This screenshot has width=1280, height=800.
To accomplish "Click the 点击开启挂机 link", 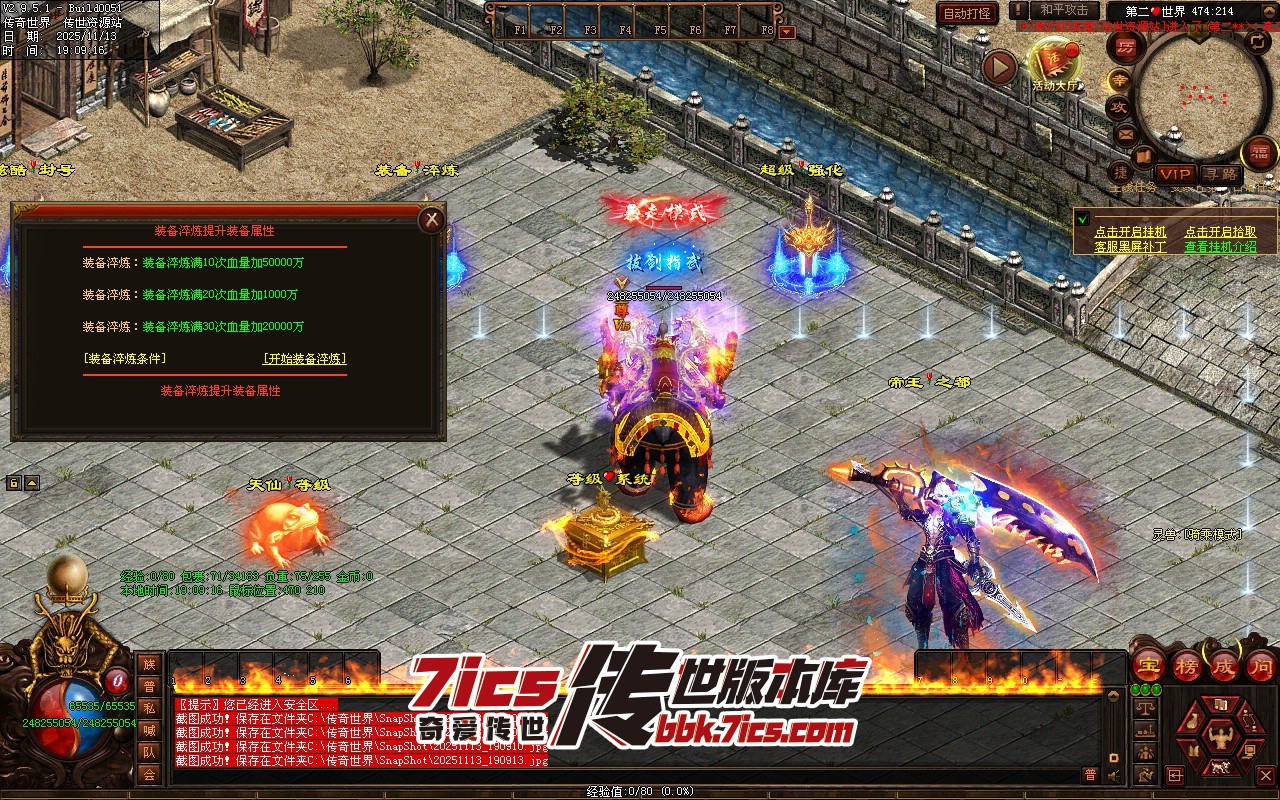I will [x=1130, y=232].
